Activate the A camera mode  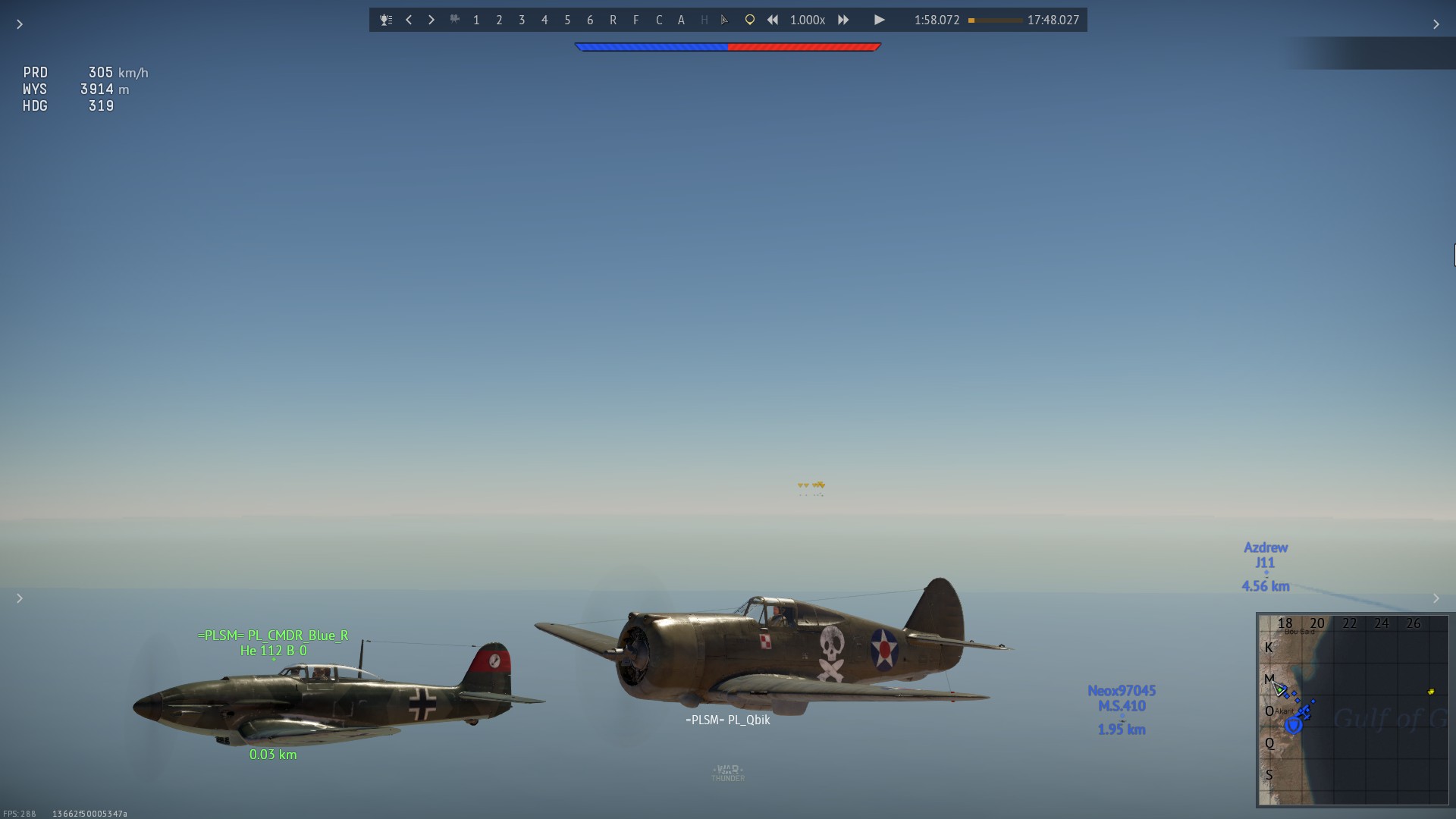[681, 20]
